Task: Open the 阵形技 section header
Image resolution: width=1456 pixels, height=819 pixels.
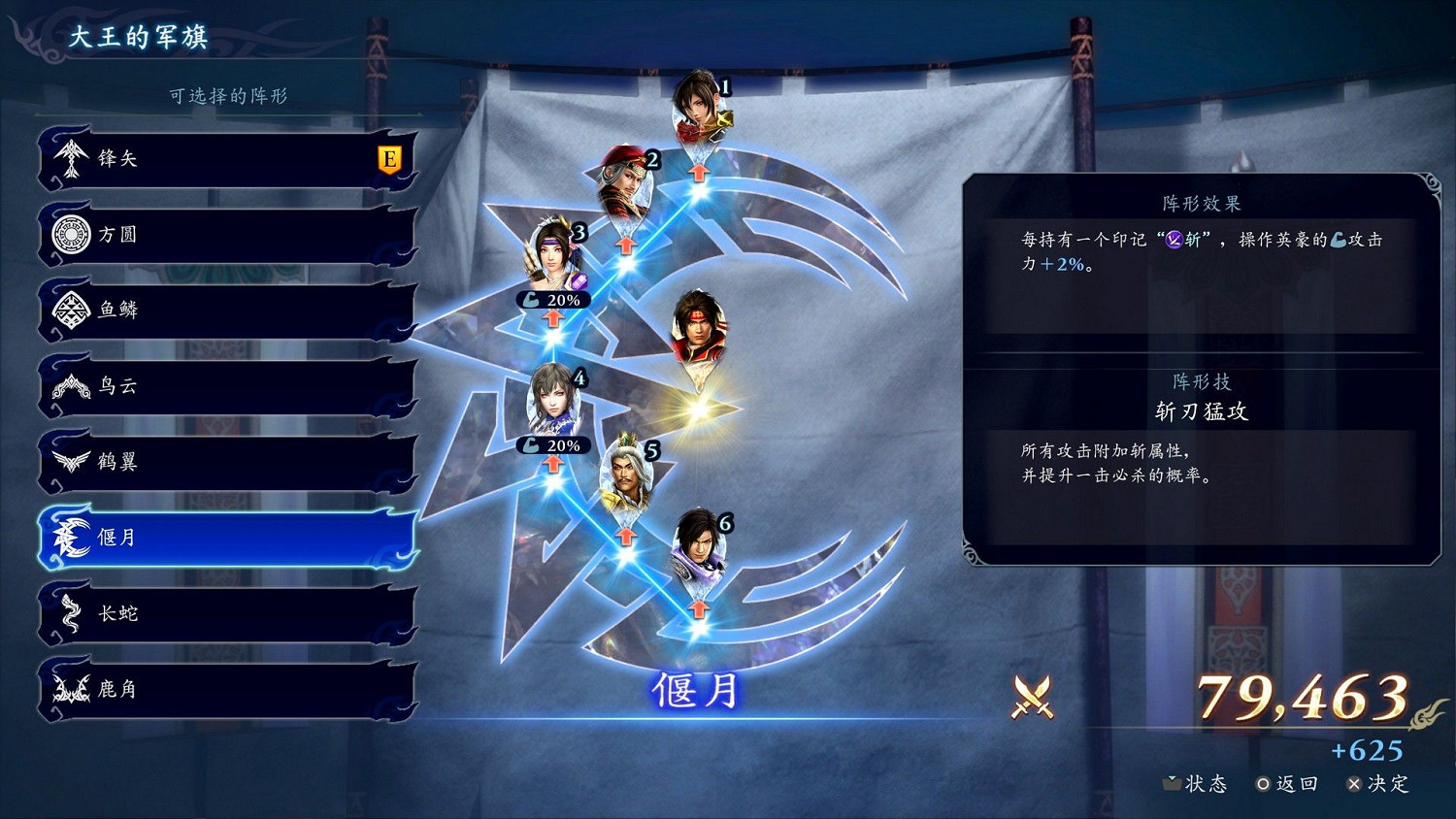Action: (1202, 382)
